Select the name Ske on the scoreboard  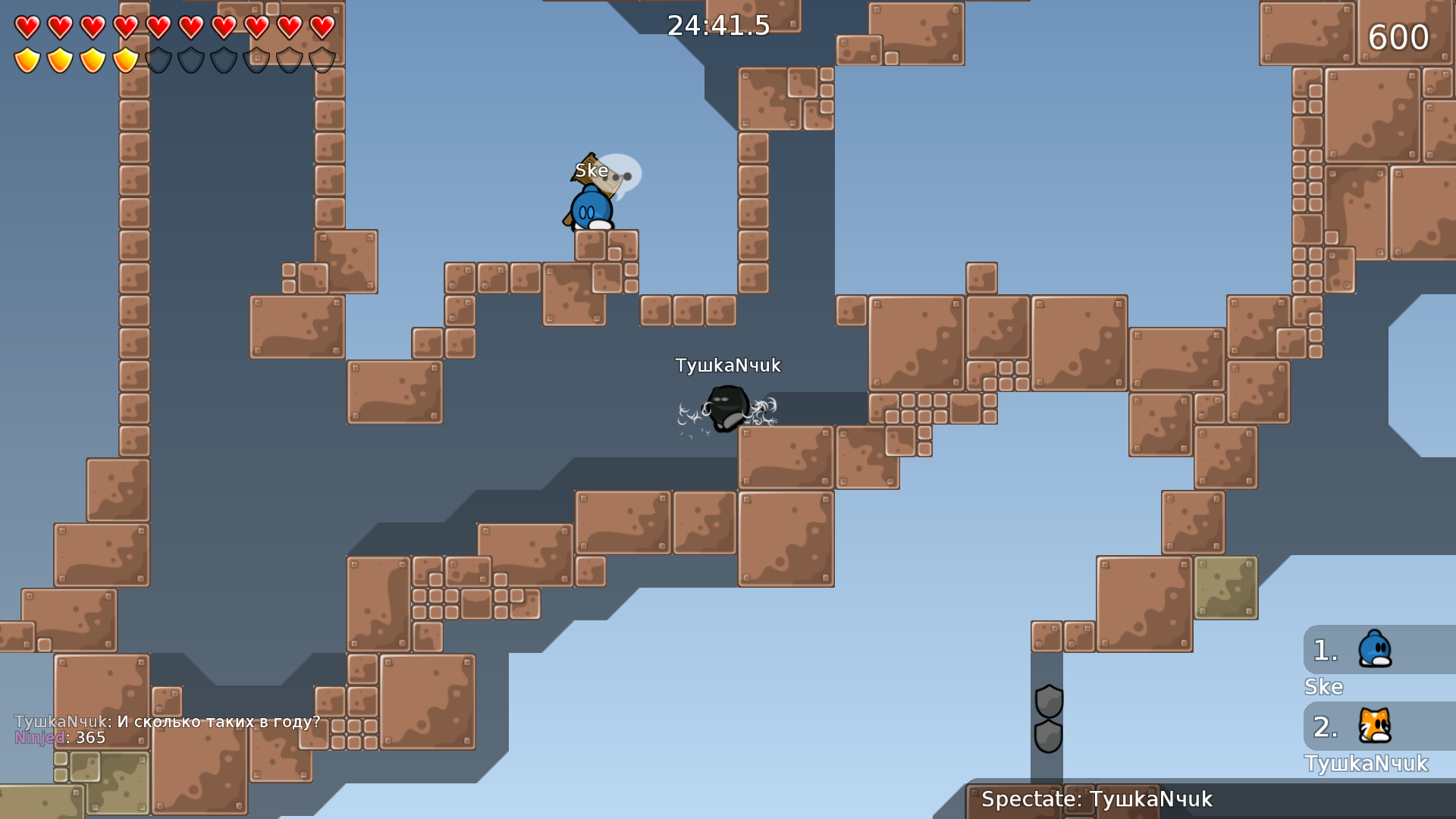pos(1323,687)
